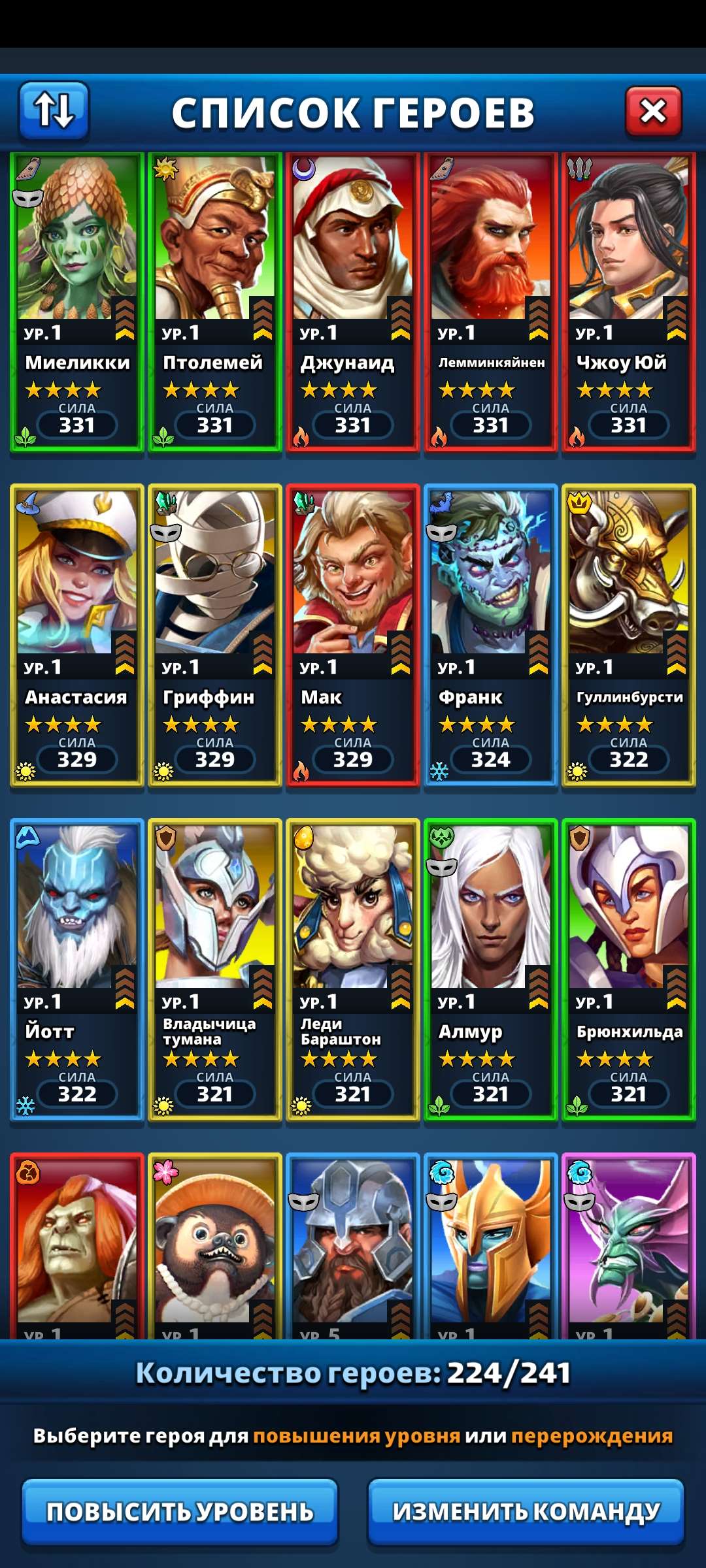Choose the Птолемей hero card
The image size is (706, 1568).
[215, 302]
